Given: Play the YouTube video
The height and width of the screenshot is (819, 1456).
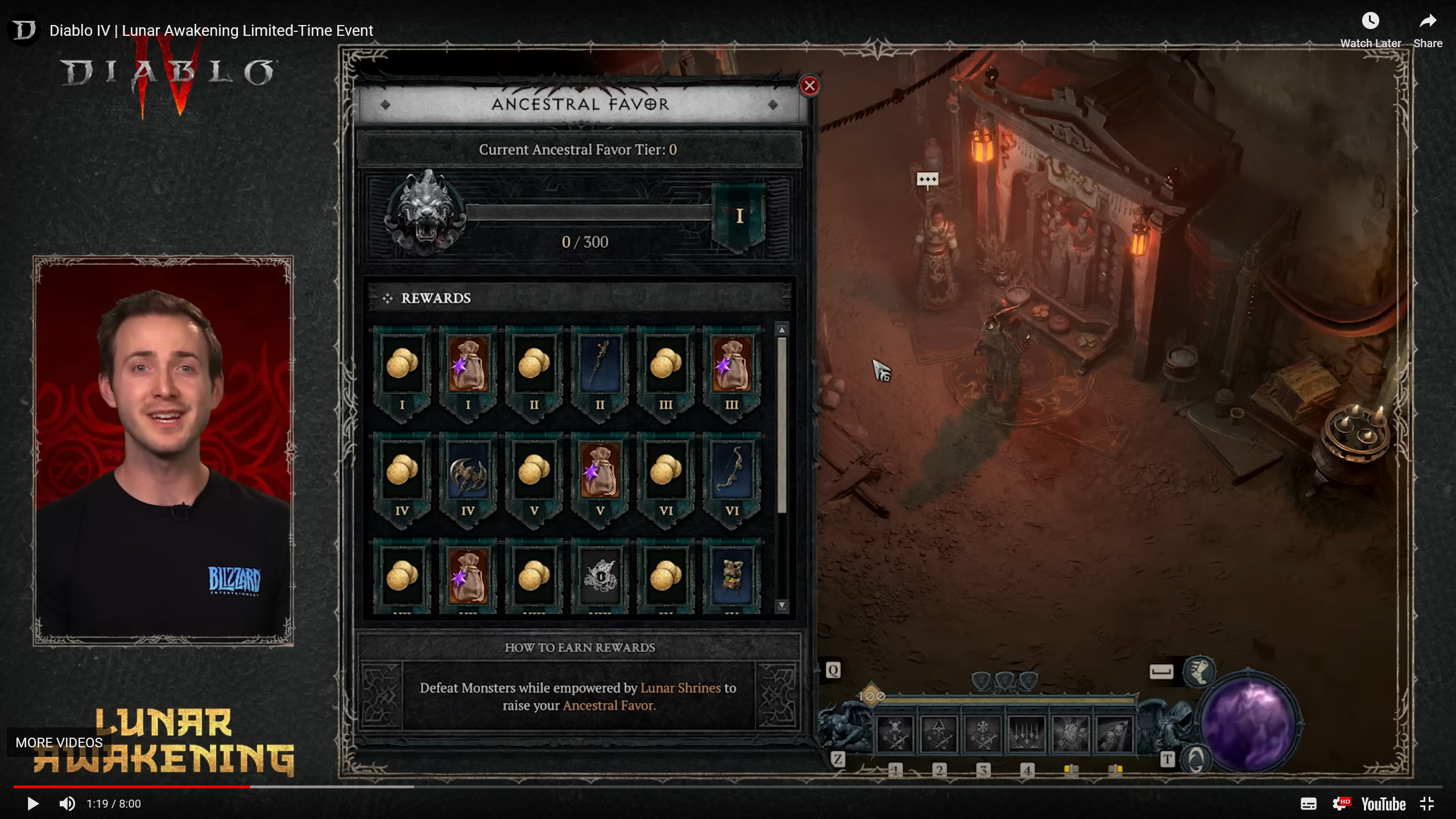Looking at the screenshot, I should pyautogui.click(x=33, y=804).
